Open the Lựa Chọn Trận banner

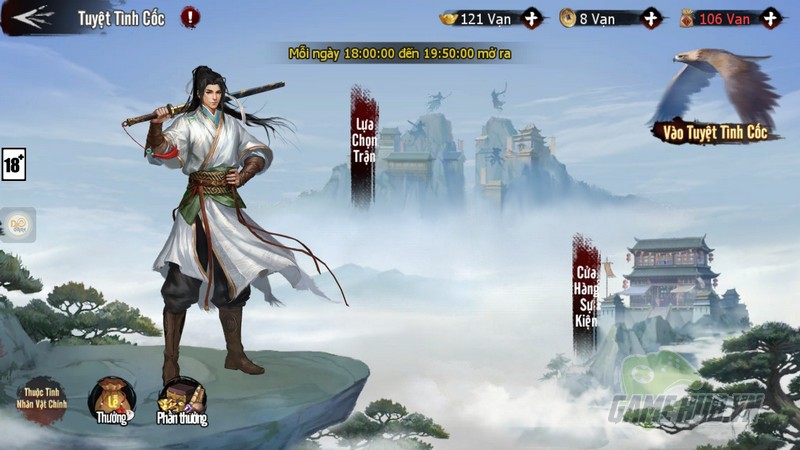[x=363, y=147]
